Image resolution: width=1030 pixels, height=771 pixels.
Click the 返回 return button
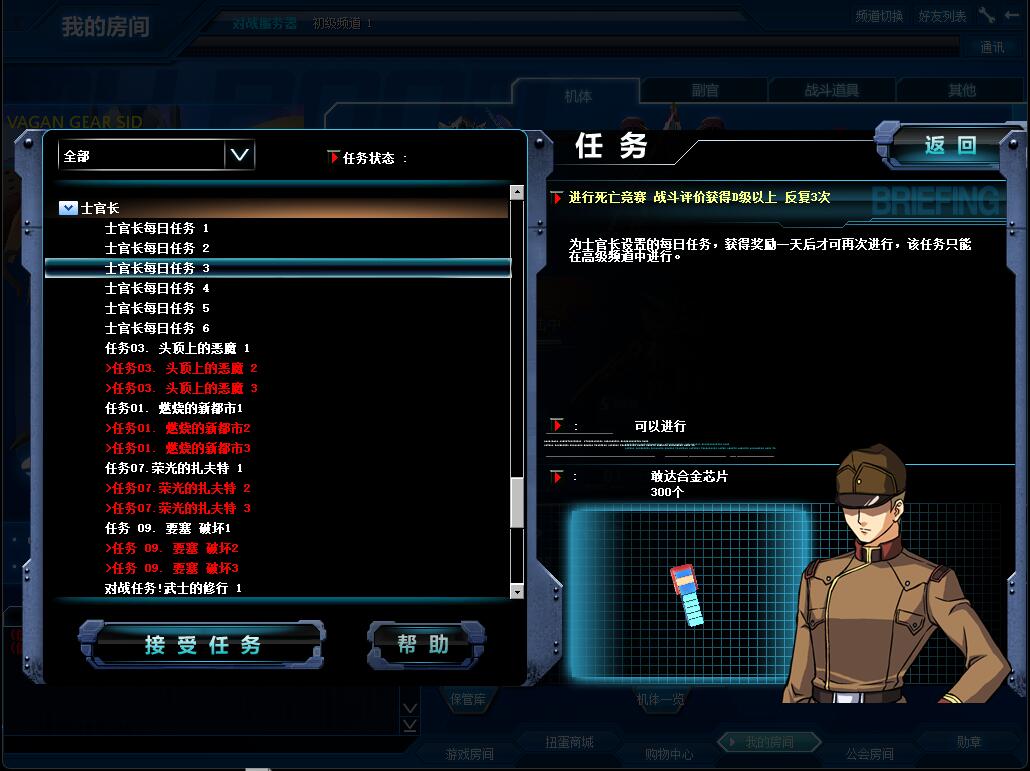949,146
